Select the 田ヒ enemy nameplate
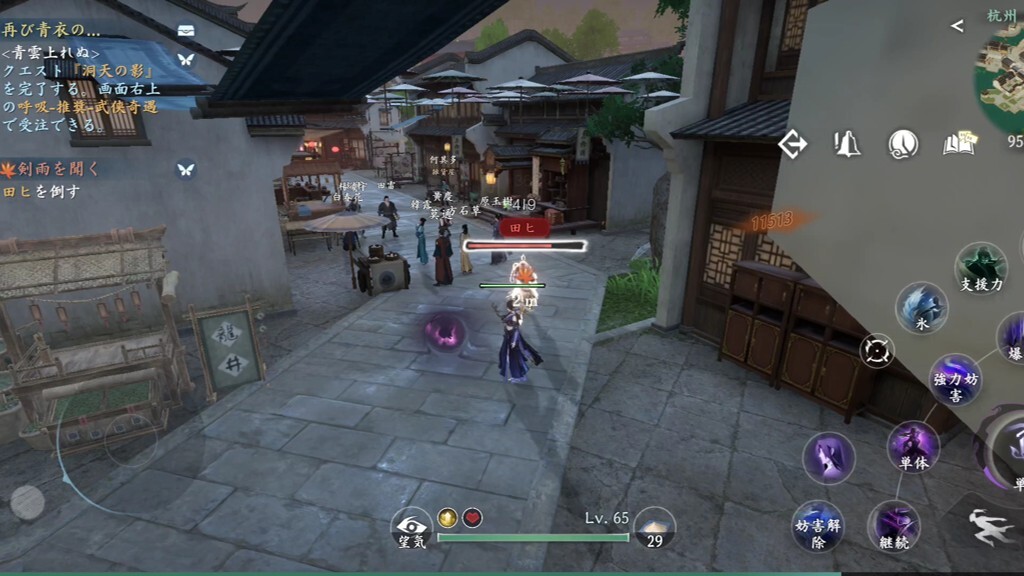 pyautogui.click(x=524, y=228)
